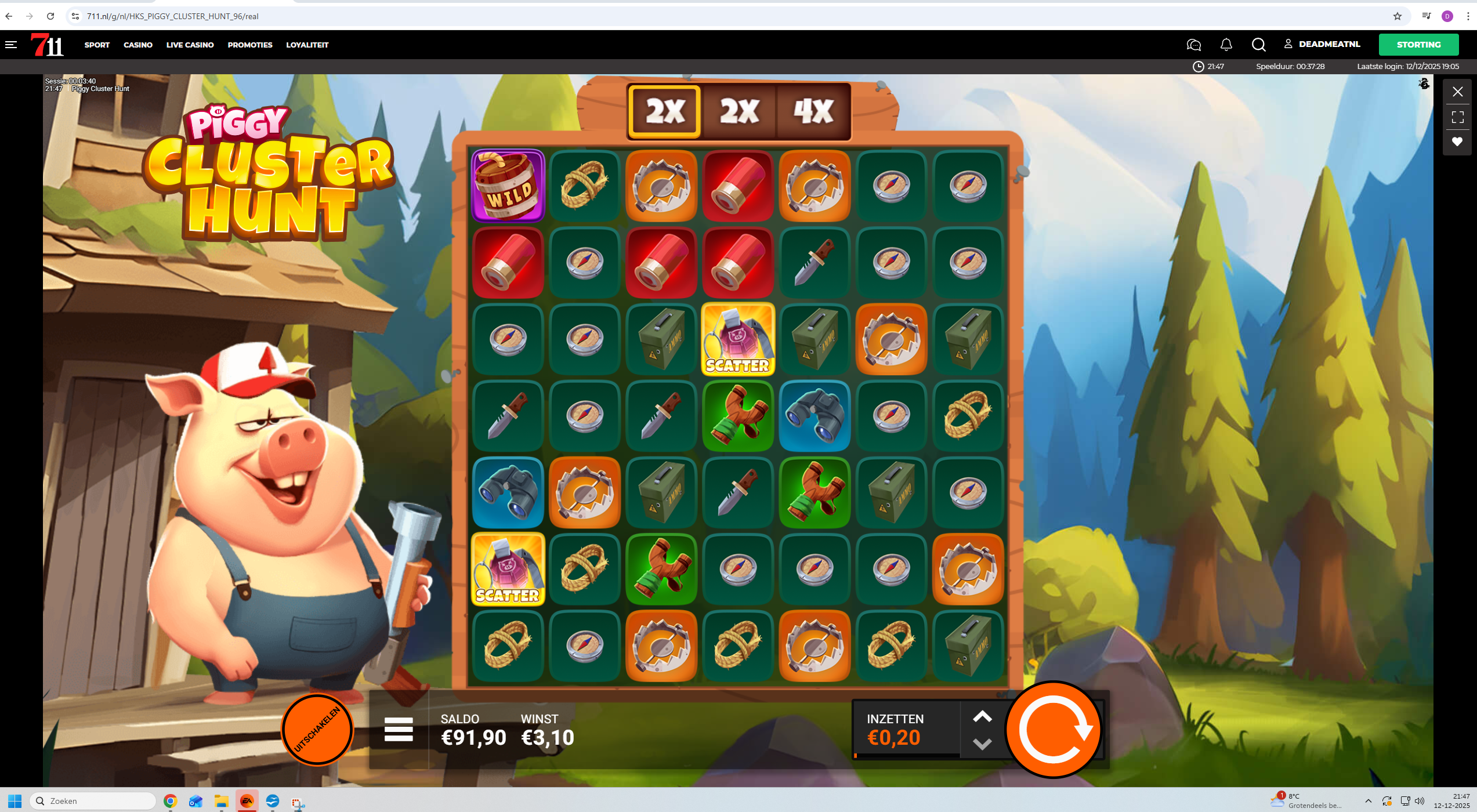Reload the browser page
Image resolution: width=1477 pixels, height=812 pixels.
(x=50, y=16)
